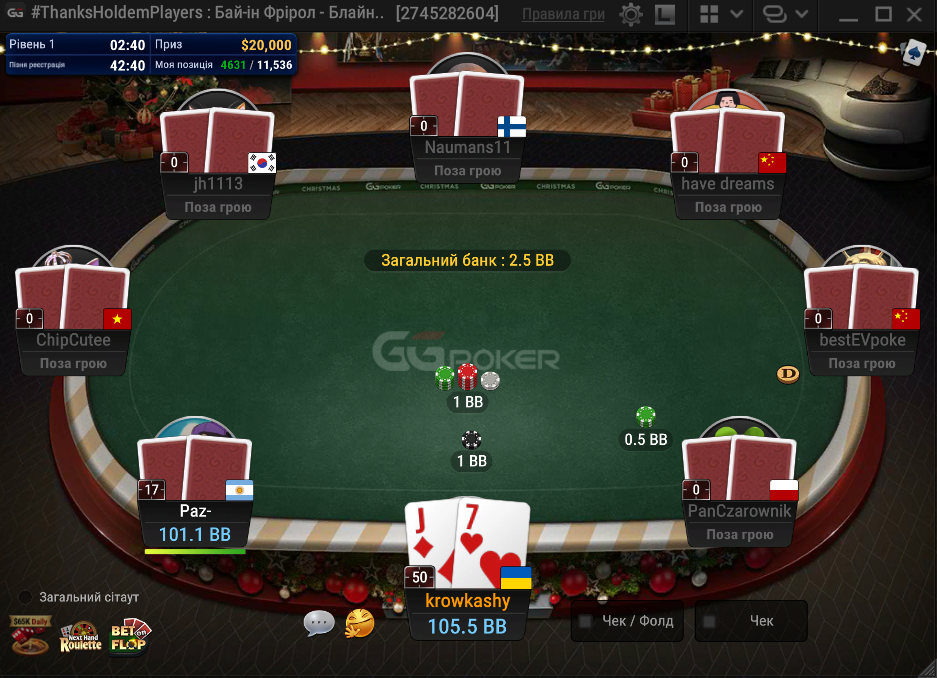Open the chat speech bubble
This screenshot has width=937, height=678.
(319, 623)
